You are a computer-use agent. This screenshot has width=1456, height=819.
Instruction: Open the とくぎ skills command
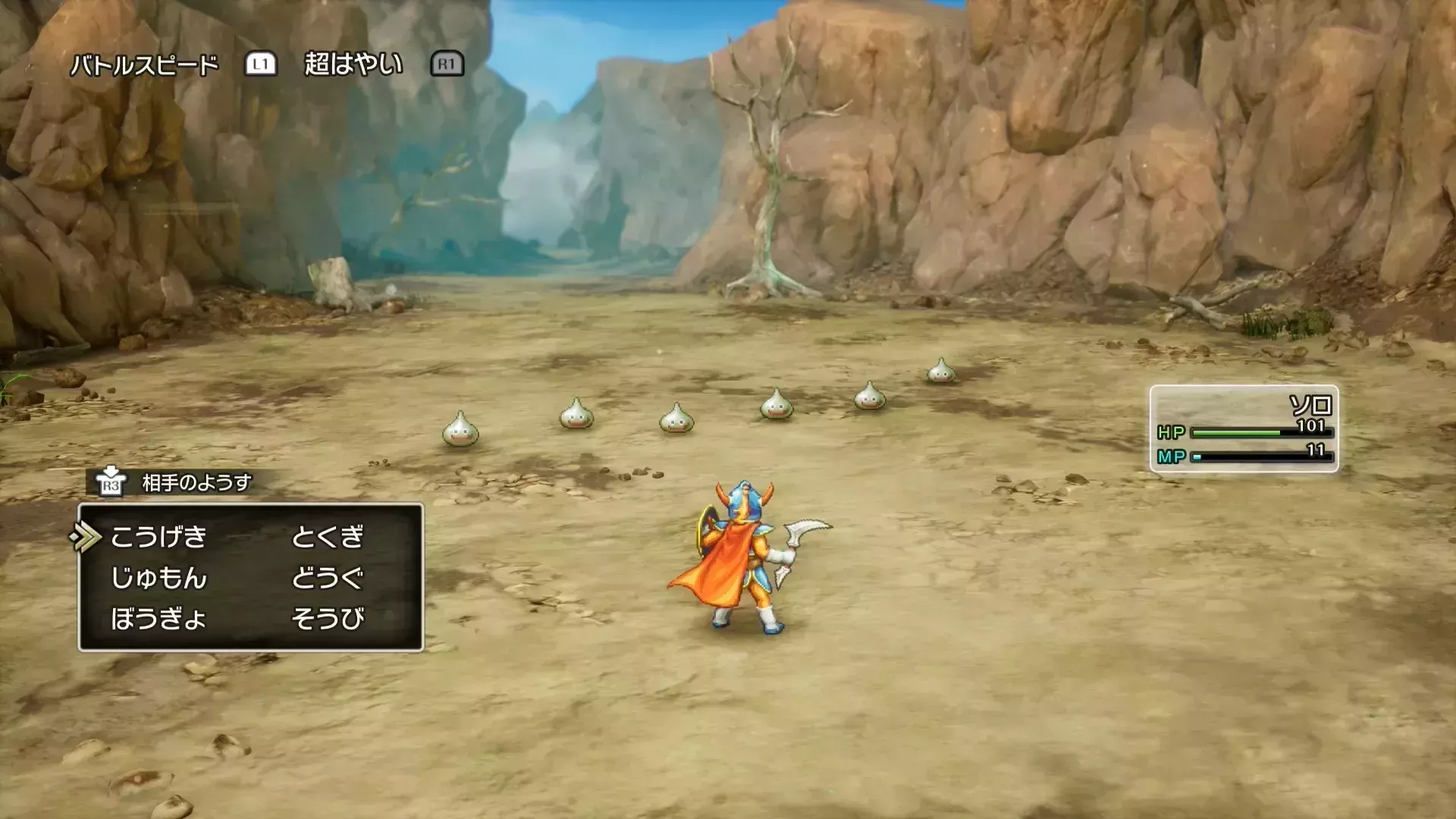coord(328,537)
